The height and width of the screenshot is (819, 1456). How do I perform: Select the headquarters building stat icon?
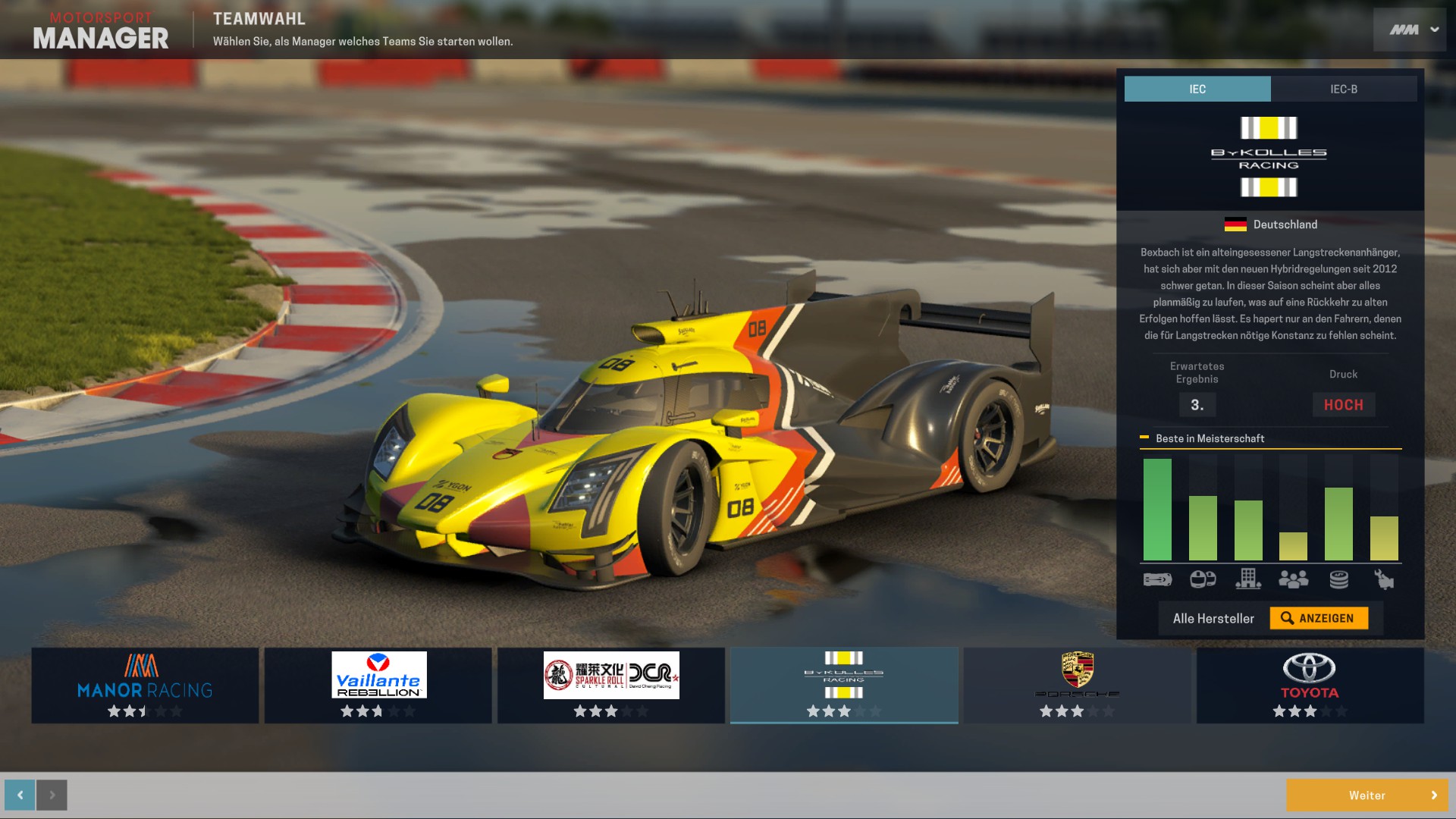(x=1249, y=580)
